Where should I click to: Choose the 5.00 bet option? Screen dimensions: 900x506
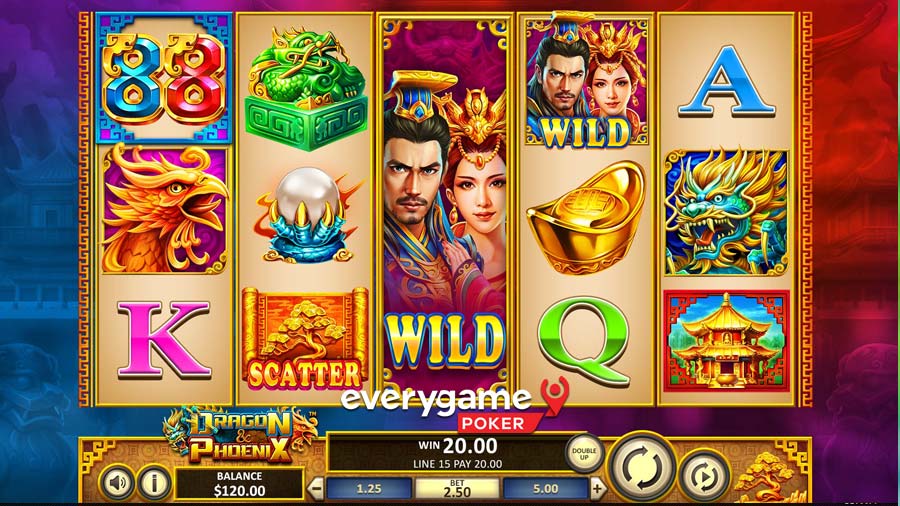point(546,489)
